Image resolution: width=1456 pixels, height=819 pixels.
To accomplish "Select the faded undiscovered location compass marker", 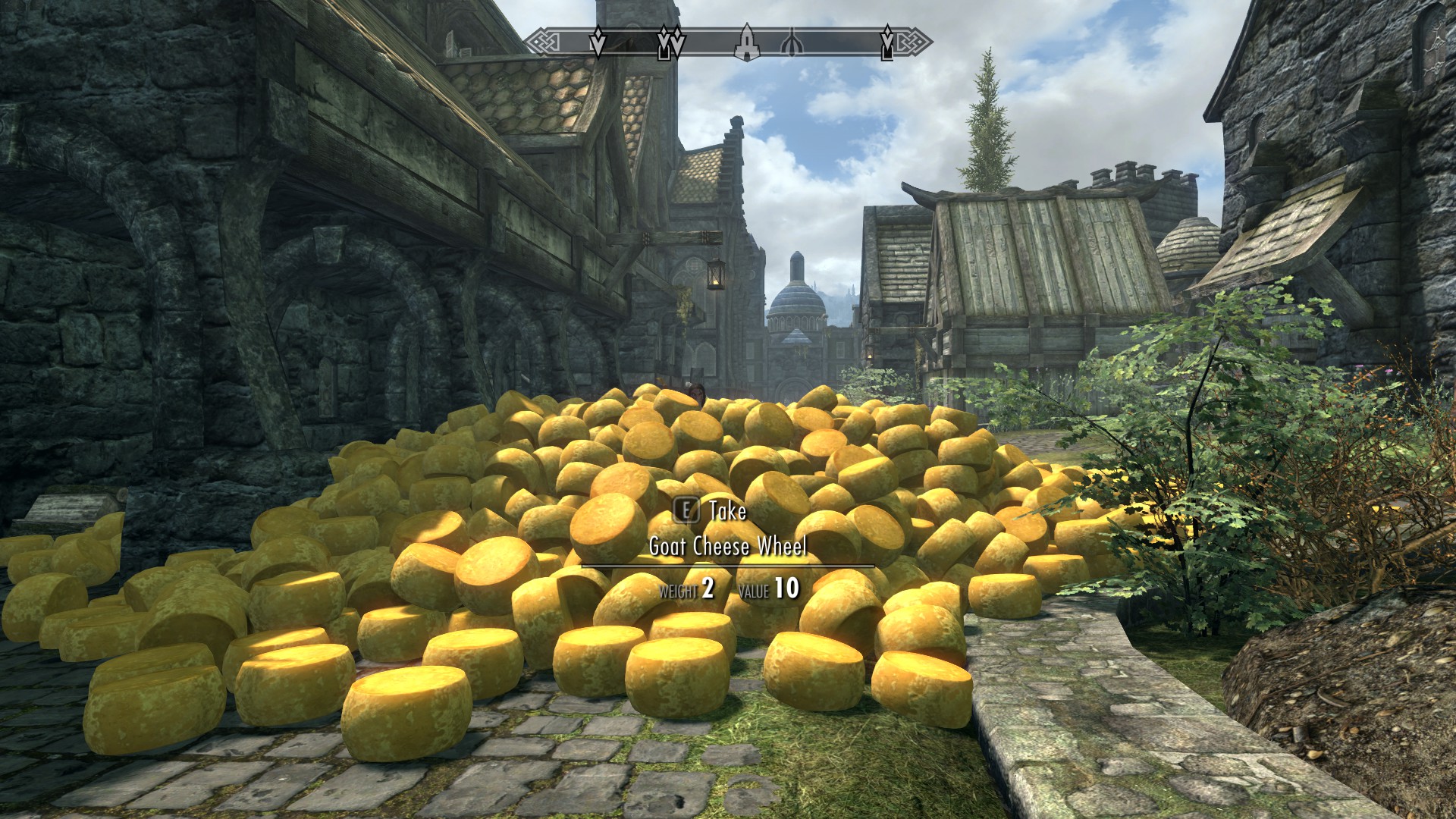I will coord(792,43).
